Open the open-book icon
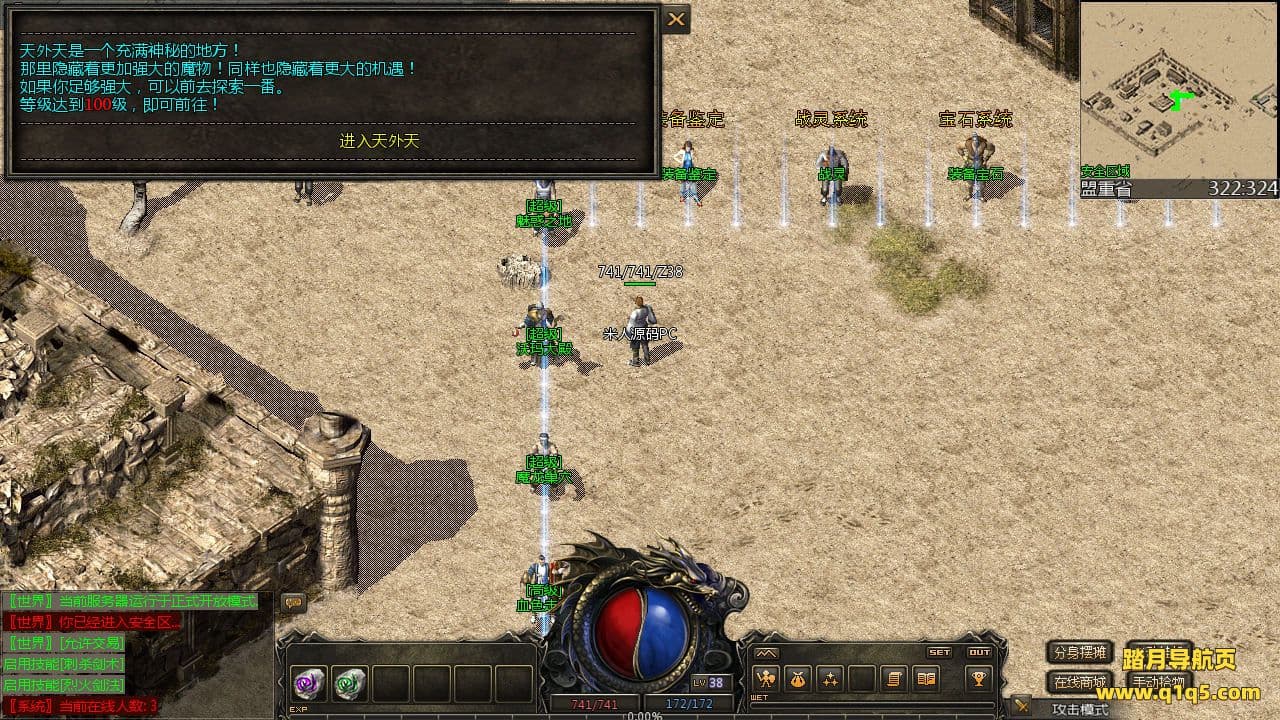The height and width of the screenshot is (720, 1280). 926,679
